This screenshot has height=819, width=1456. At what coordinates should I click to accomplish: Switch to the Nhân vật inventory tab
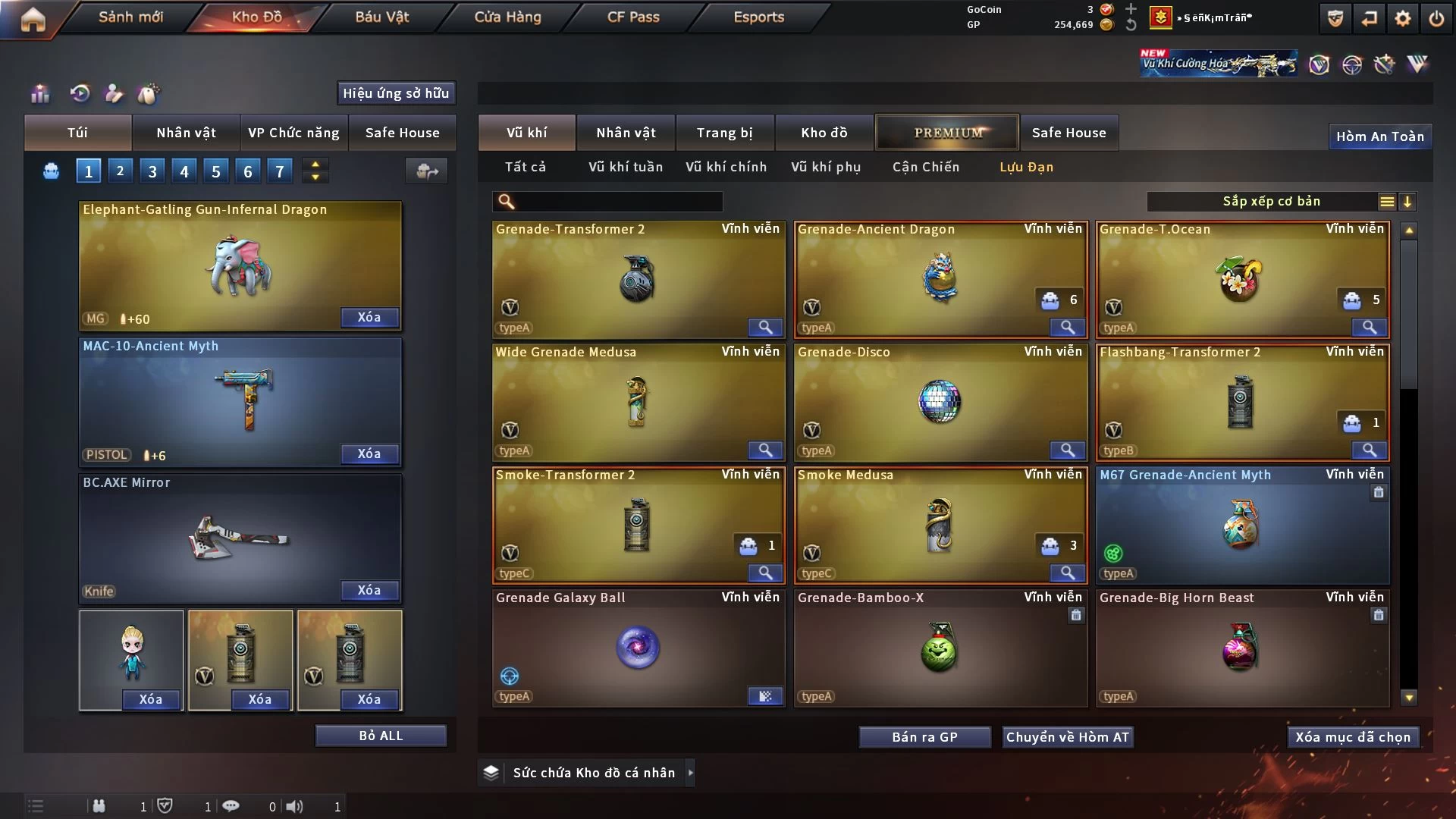tap(626, 133)
